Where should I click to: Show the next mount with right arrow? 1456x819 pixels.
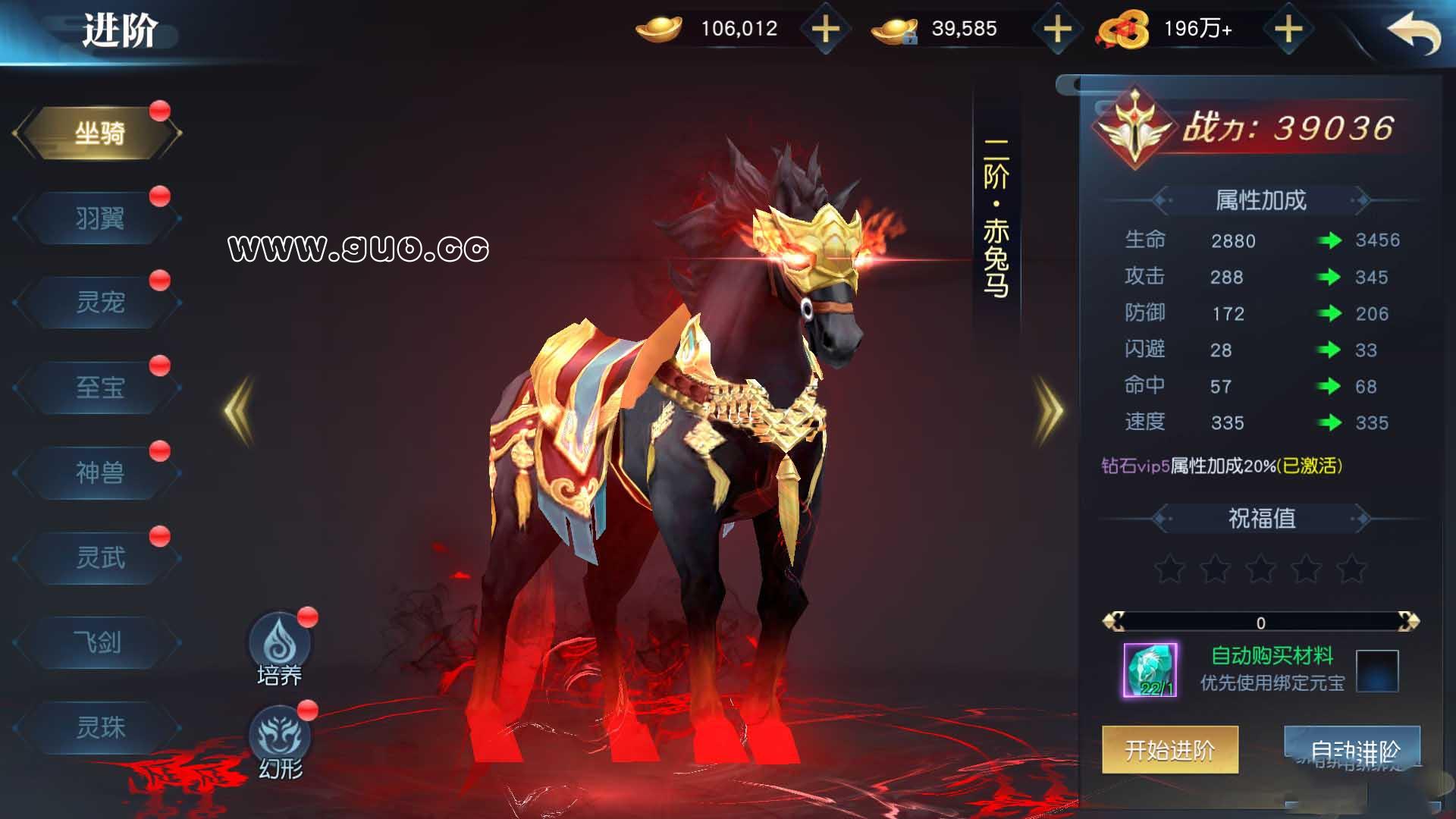coord(1050,410)
